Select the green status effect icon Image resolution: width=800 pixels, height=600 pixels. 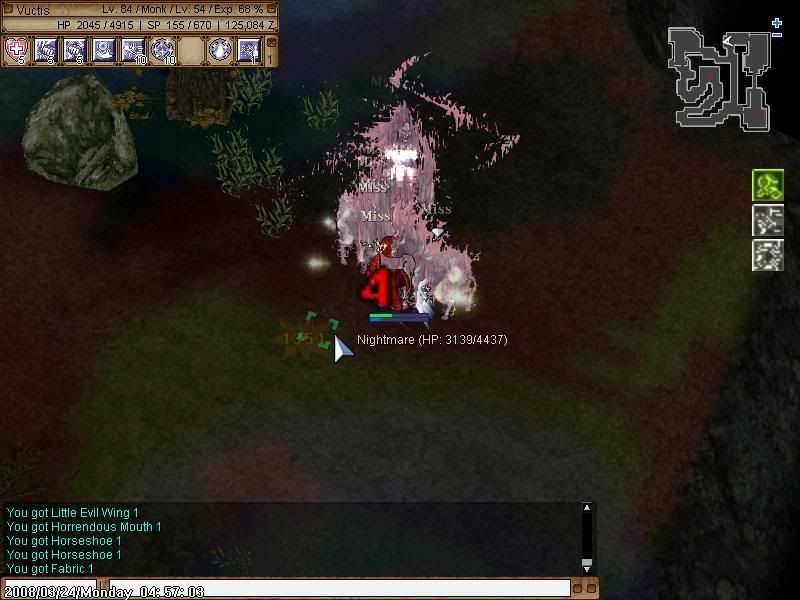pos(767,185)
